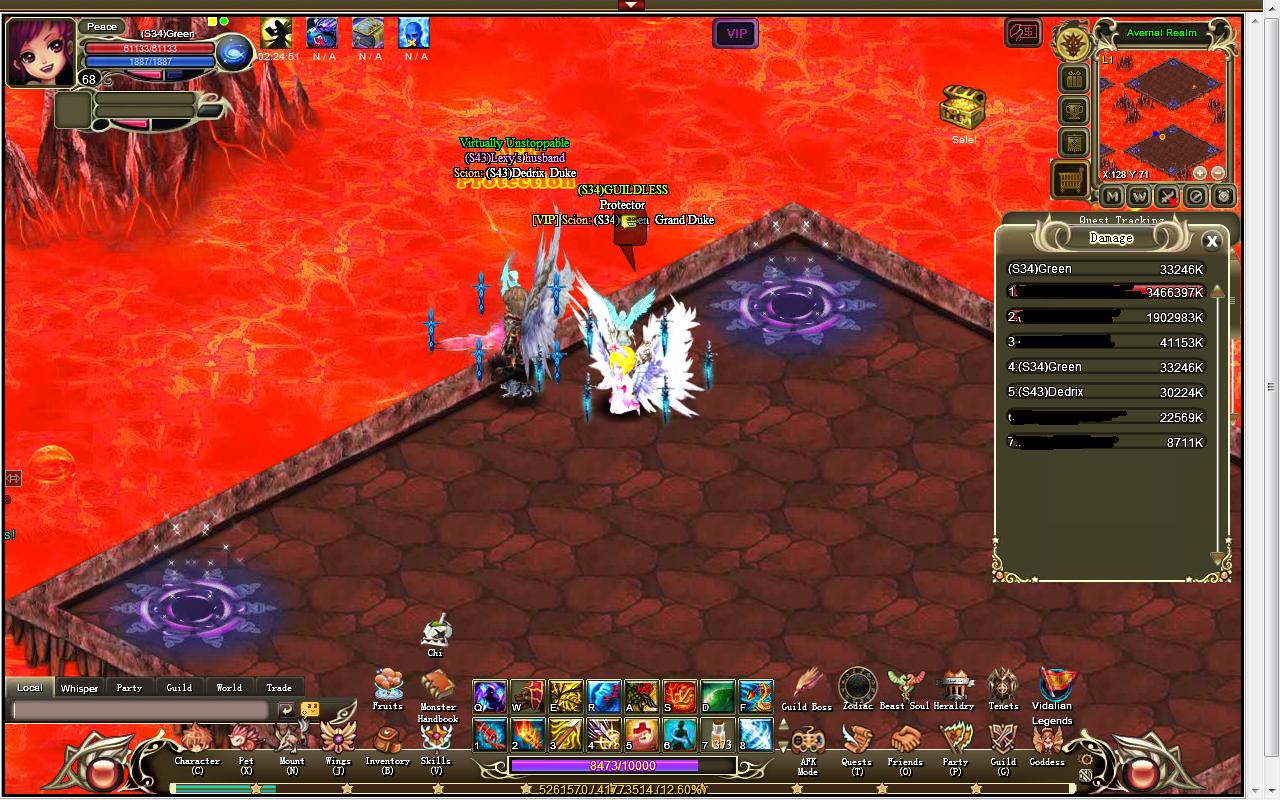Viewport: 1280px width, 800px height.
Task: Open the Character menu
Action: point(196,746)
